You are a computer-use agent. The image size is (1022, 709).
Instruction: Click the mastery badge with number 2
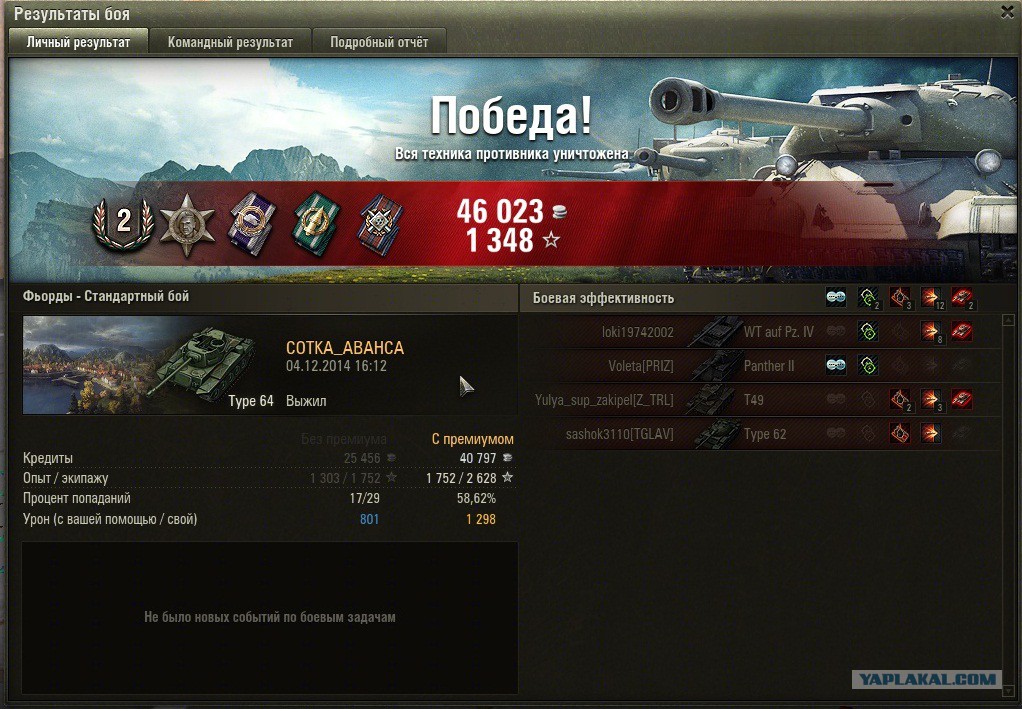click(123, 221)
